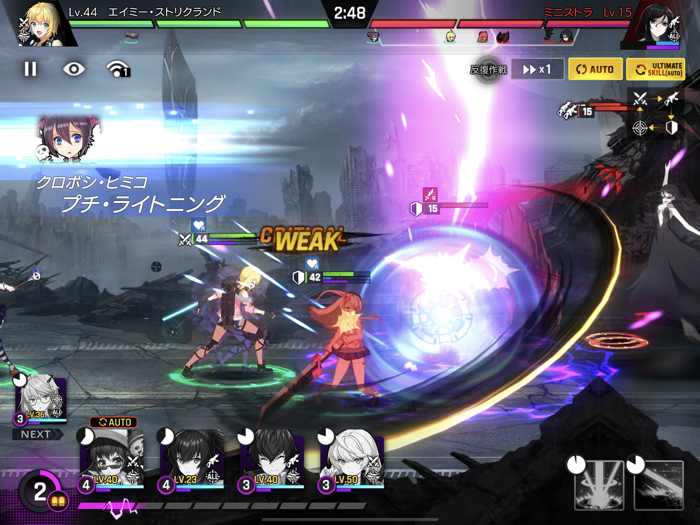Image resolution: width=700 pixels, height=525 pixels.
Task: Deploy the masked LV.40 unit with hat
Action: [x=111, y=460]
